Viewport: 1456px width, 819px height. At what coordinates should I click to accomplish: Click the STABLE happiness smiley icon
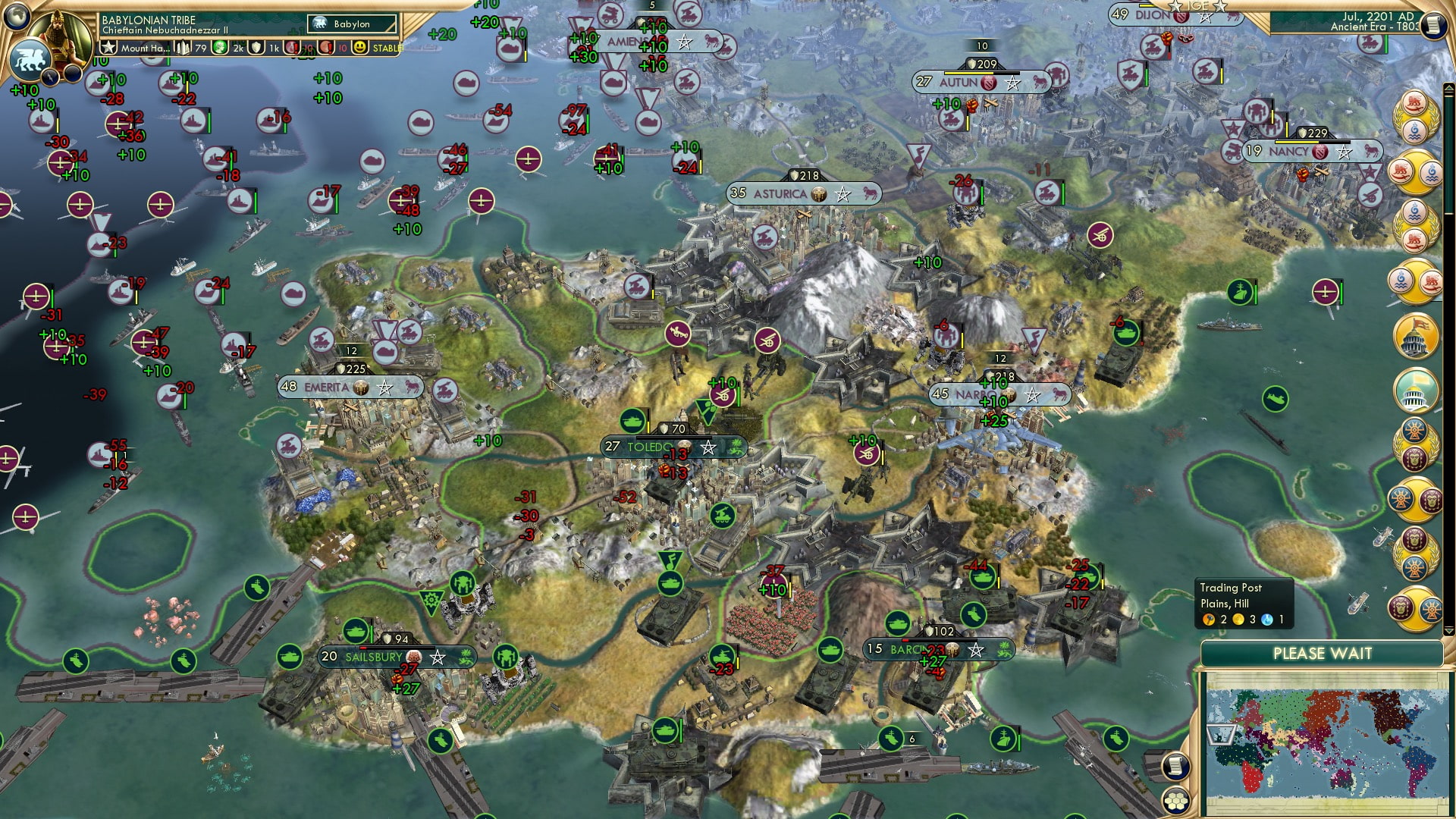tap(360, 47)
